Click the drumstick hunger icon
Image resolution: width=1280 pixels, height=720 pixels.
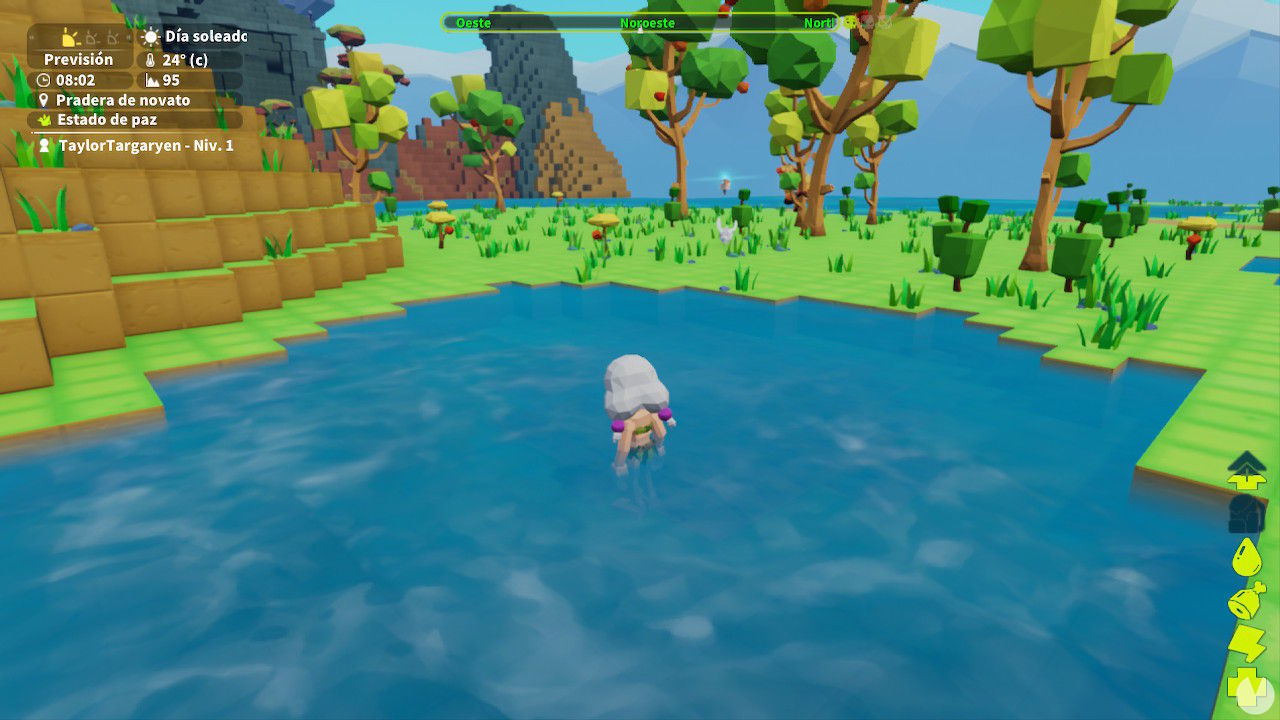pos(1246,598)
